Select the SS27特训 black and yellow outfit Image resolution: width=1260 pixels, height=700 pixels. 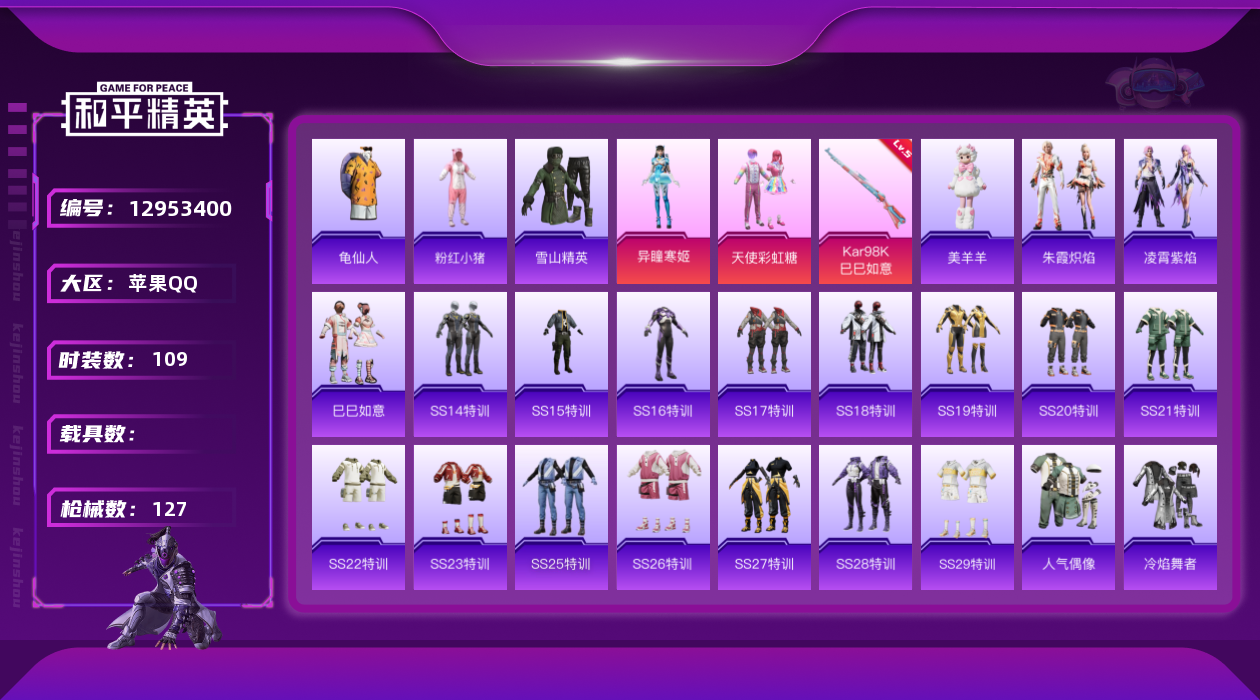pyautogui.click(x=764, y=517)
